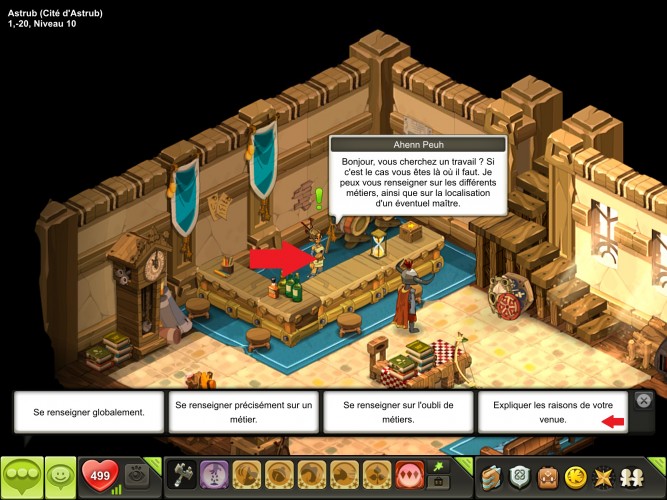Activate the purple spell slot
The image size is (667, 500).
pos(212,475)
